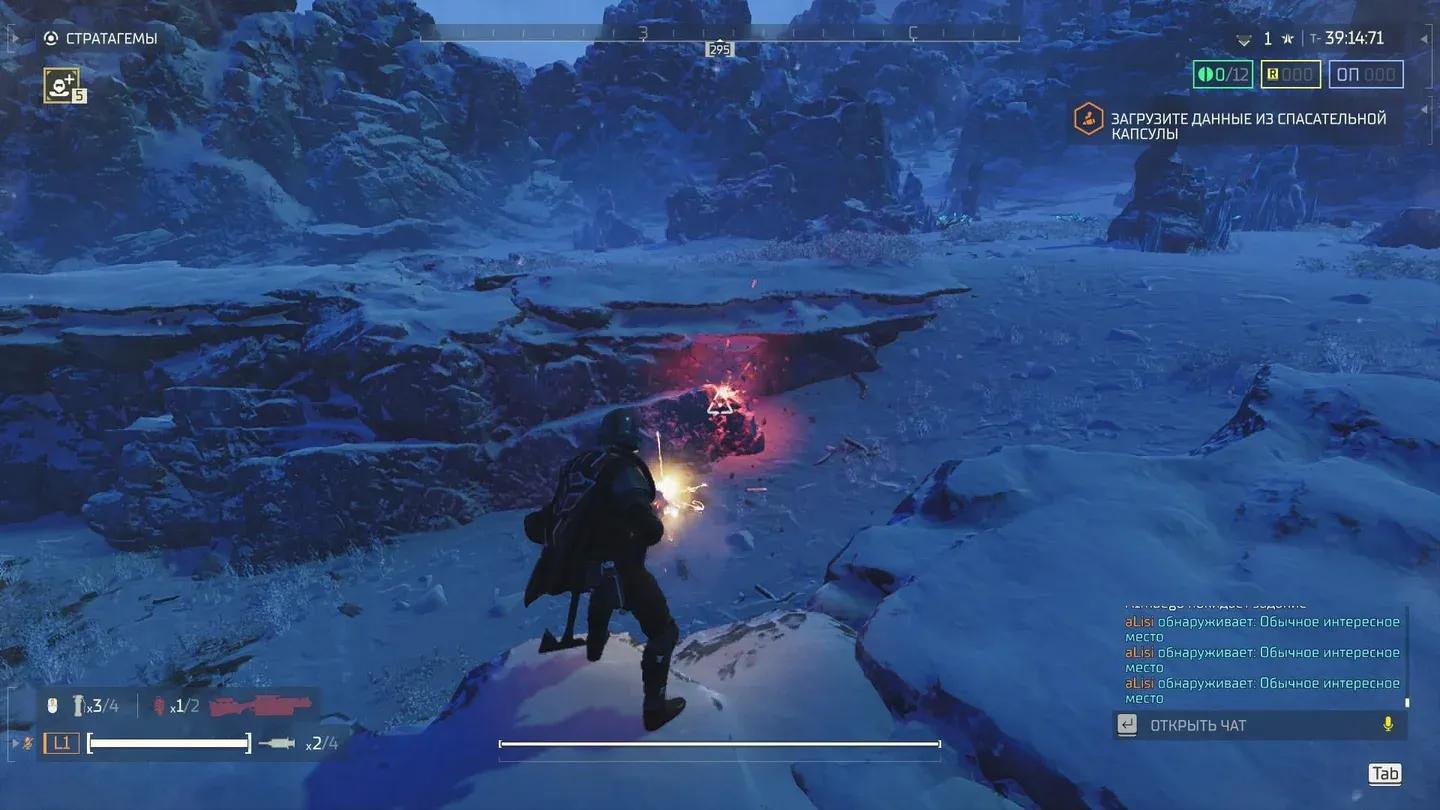Collapse the mission info panel arrow
1440x810 pixels.
(1425, 39)
